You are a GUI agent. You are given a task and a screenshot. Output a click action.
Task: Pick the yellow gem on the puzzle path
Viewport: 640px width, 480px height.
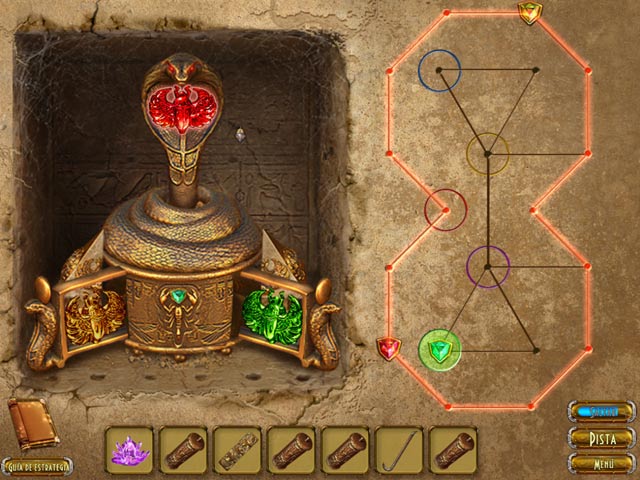point(529,12)
